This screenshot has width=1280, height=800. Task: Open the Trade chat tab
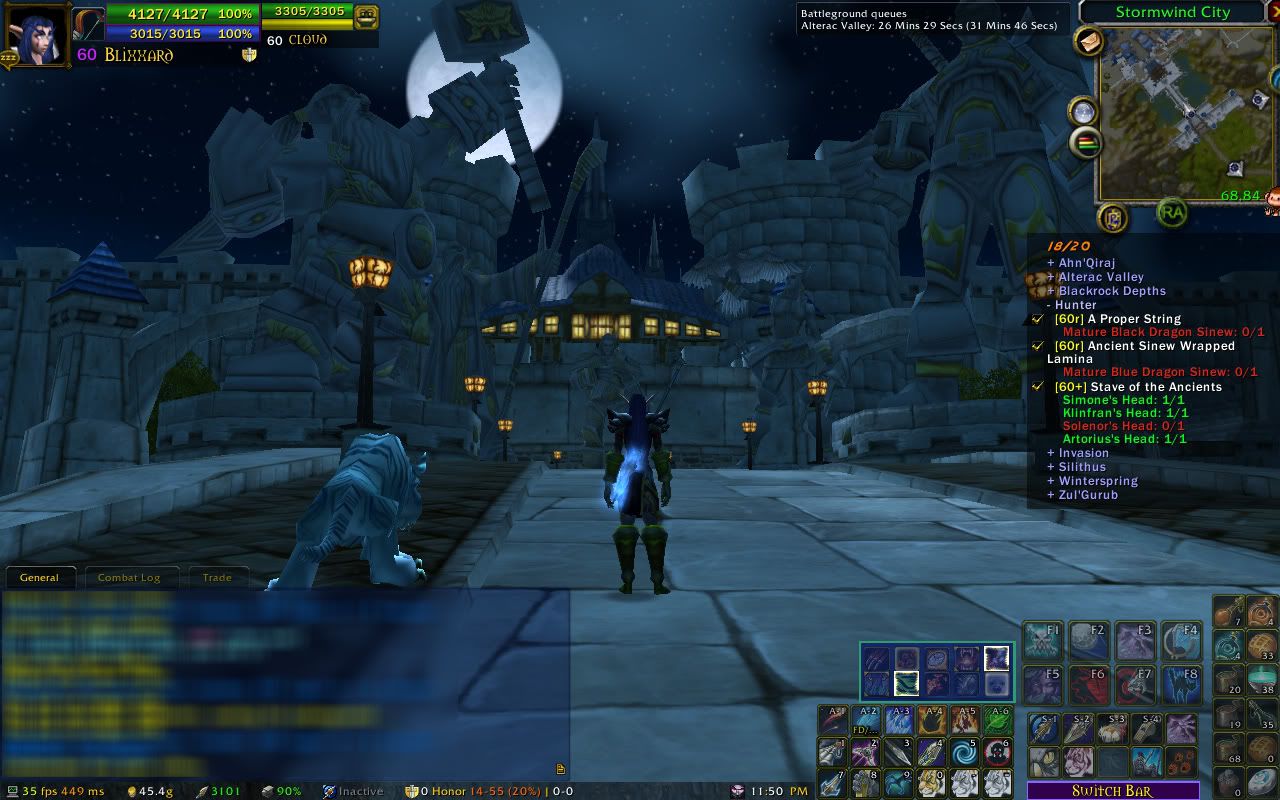[x=217, y=578]
